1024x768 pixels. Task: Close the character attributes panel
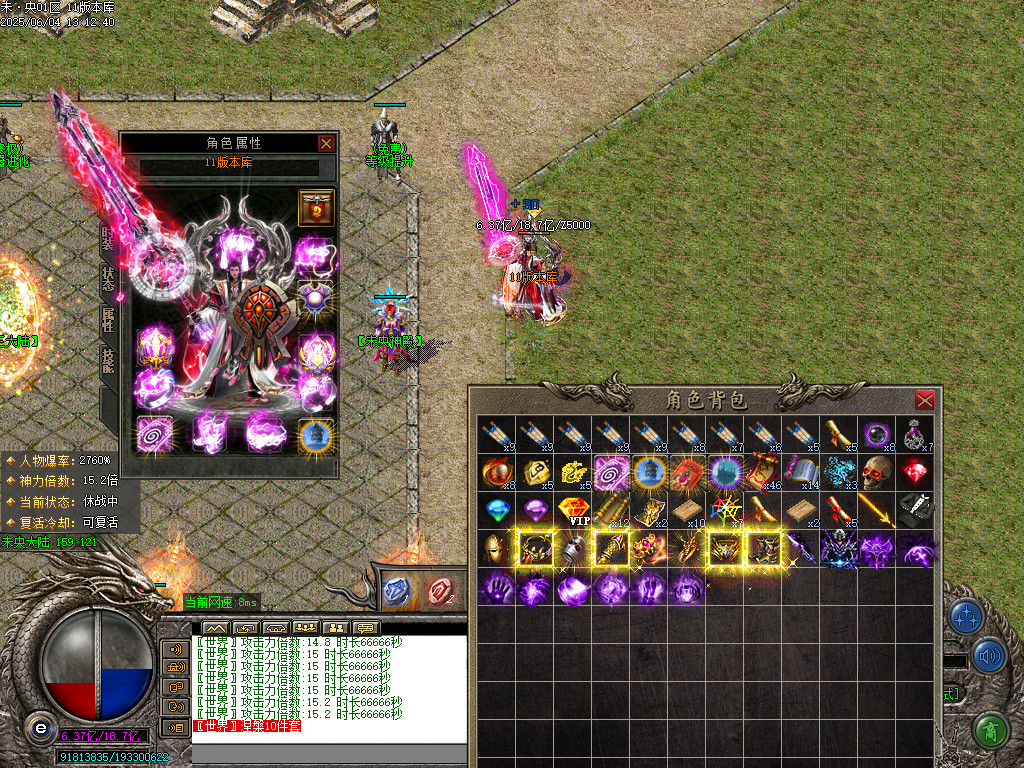[x=326, y=143]
